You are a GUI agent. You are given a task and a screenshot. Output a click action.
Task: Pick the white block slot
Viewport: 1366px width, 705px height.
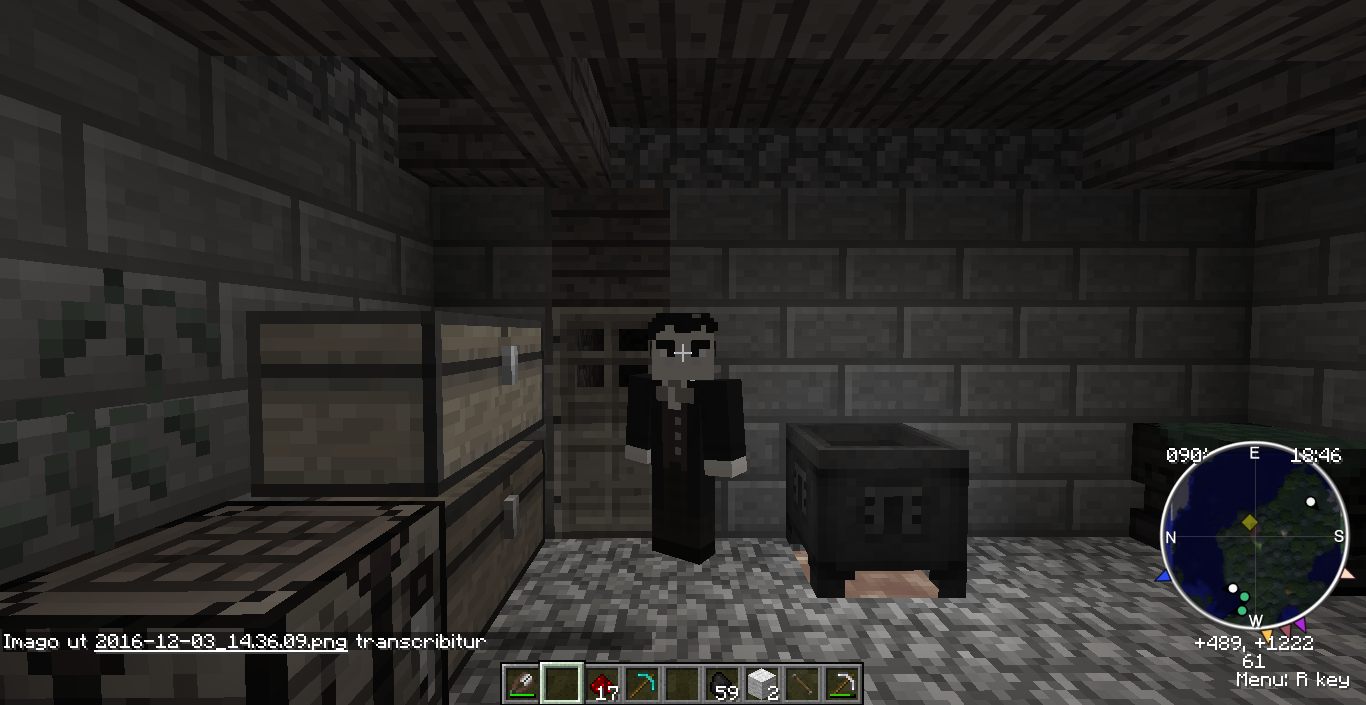coord(763,684)
